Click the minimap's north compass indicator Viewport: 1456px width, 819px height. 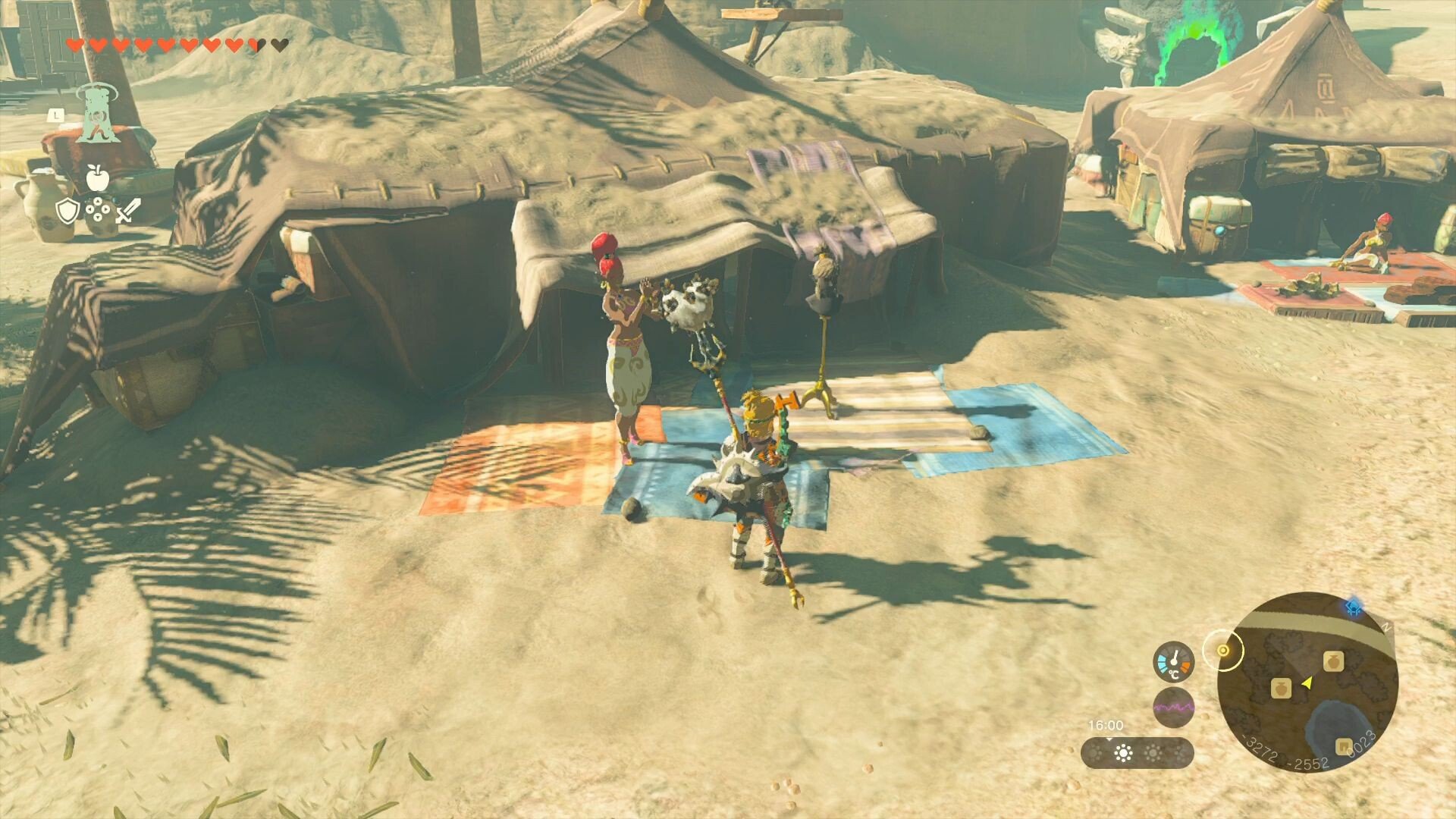[1387, 628]
